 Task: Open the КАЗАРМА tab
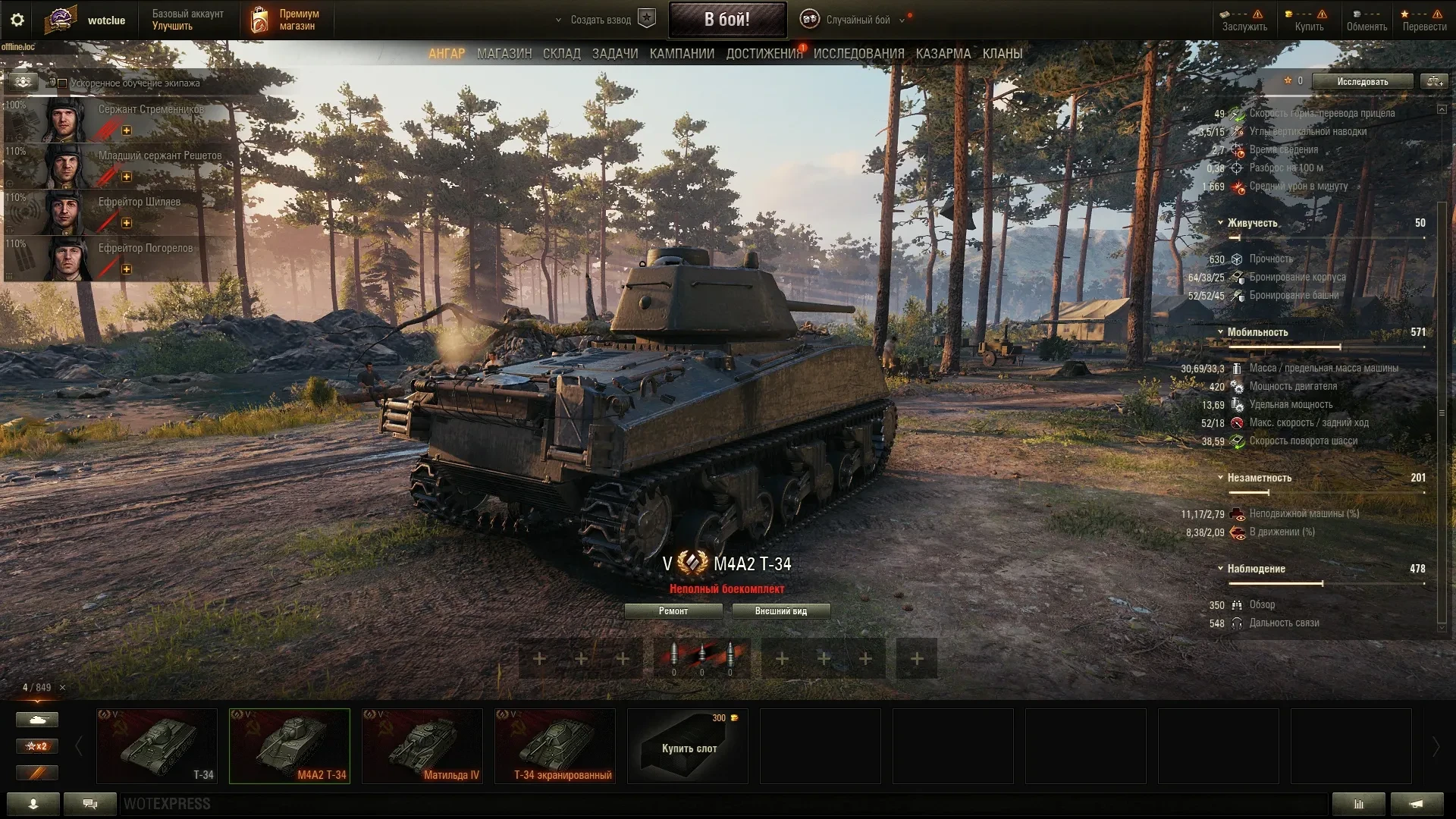coord(943,54)
